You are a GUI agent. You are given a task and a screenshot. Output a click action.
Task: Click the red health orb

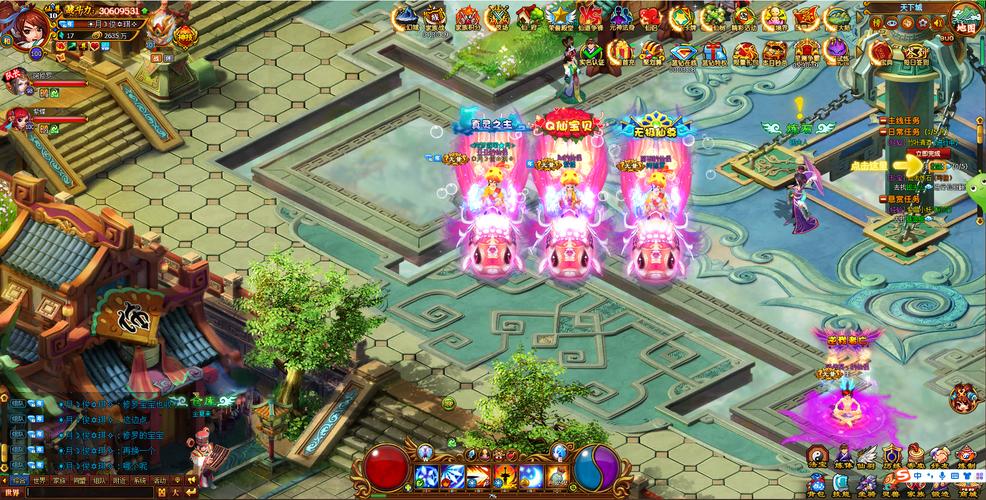point(384,468)
